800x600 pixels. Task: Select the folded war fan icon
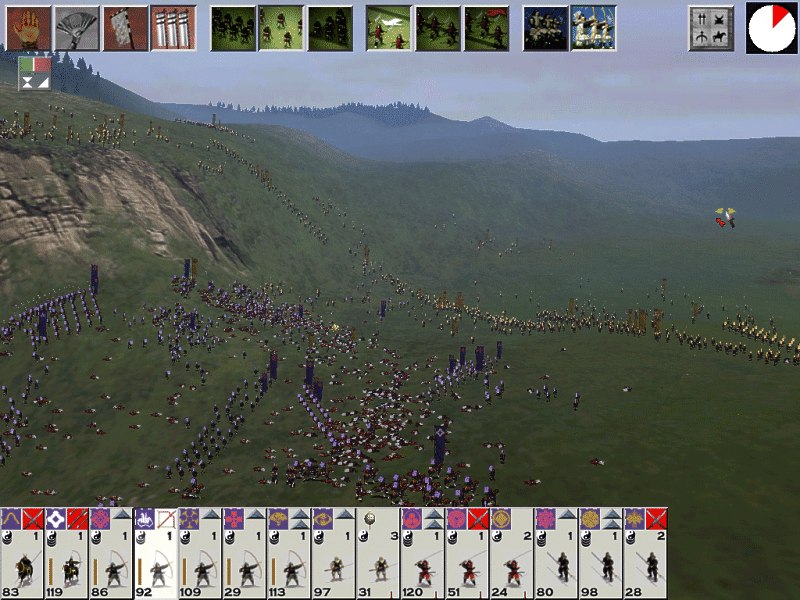click(x=76, y=28)
